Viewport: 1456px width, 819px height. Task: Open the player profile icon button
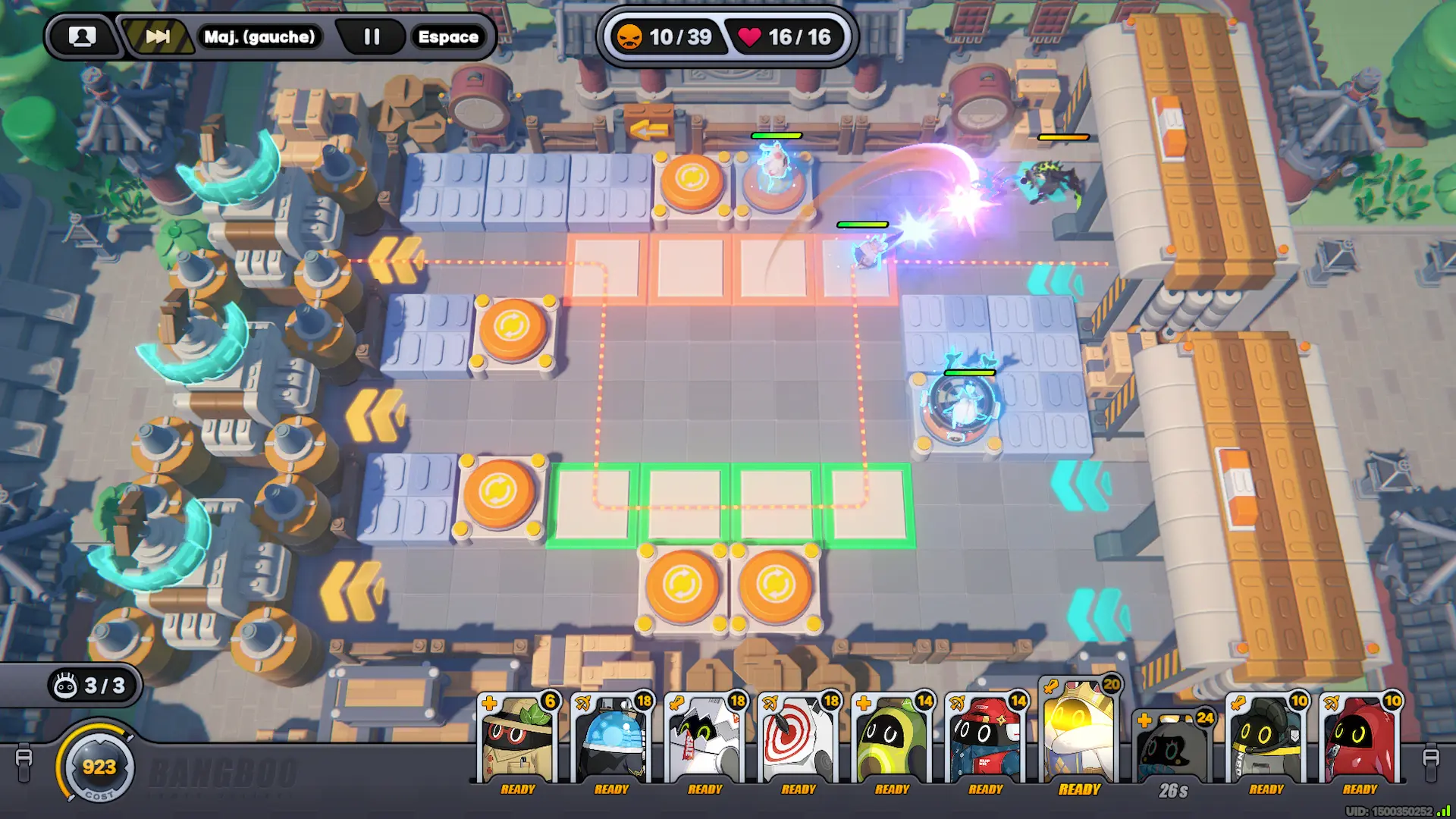(x=82, y=36)
